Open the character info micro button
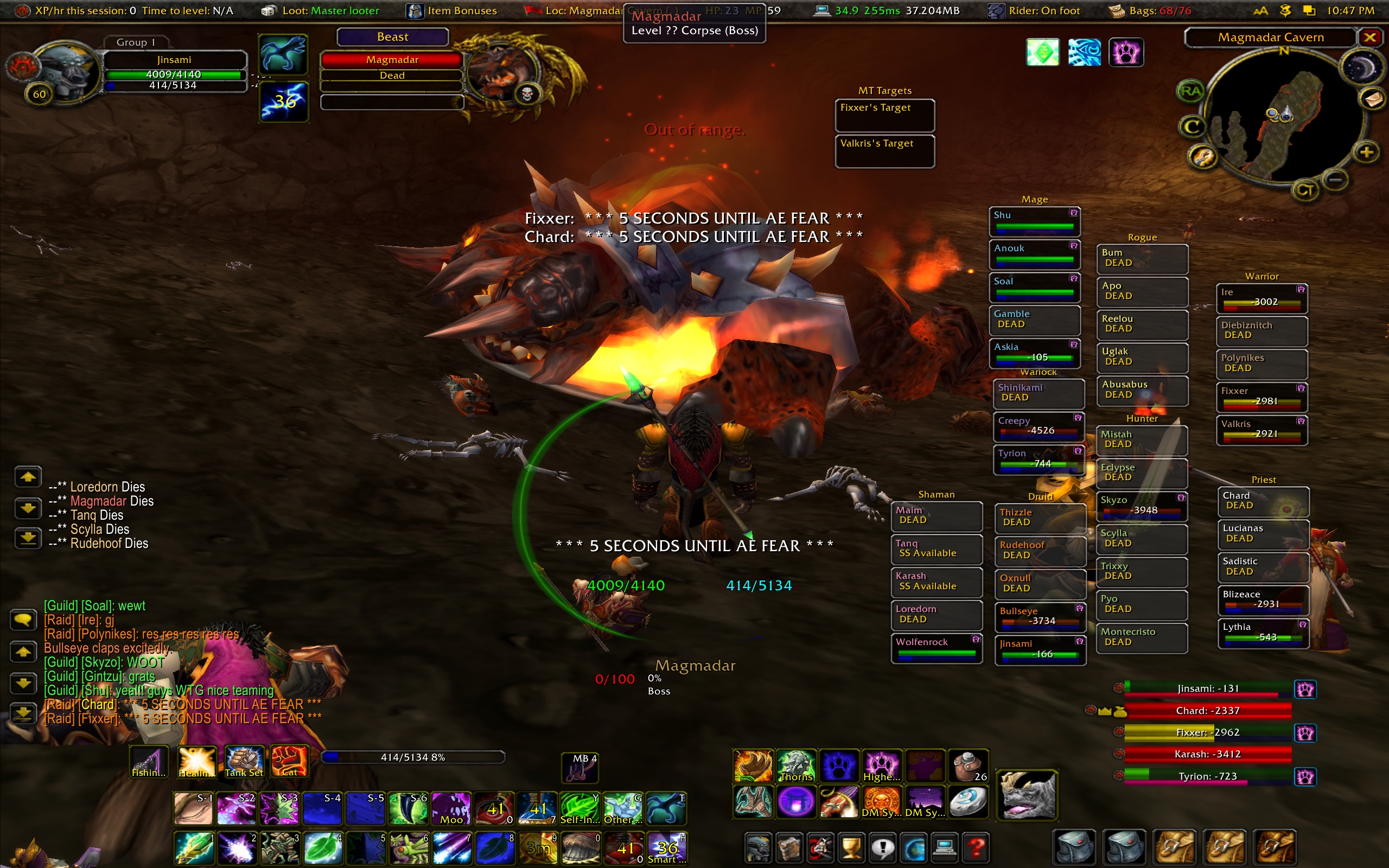The height and width of the screenshot is (868, 1389). pos(757,847)
